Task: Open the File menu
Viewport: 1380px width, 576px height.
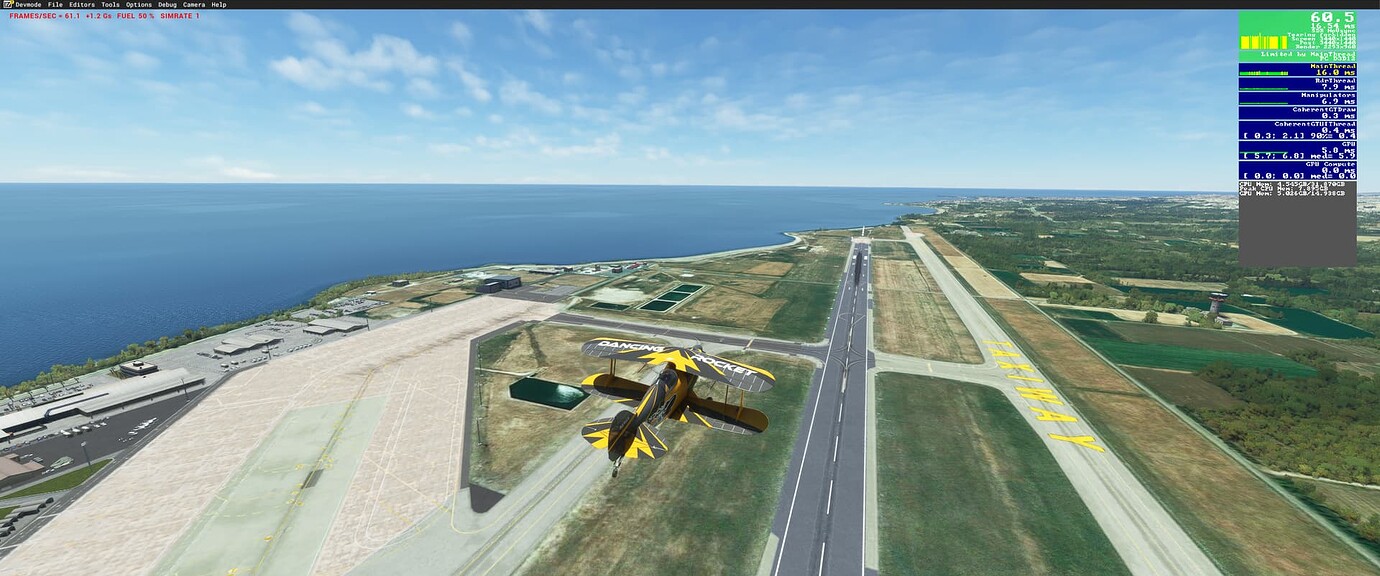Action: tap(55, 5)
